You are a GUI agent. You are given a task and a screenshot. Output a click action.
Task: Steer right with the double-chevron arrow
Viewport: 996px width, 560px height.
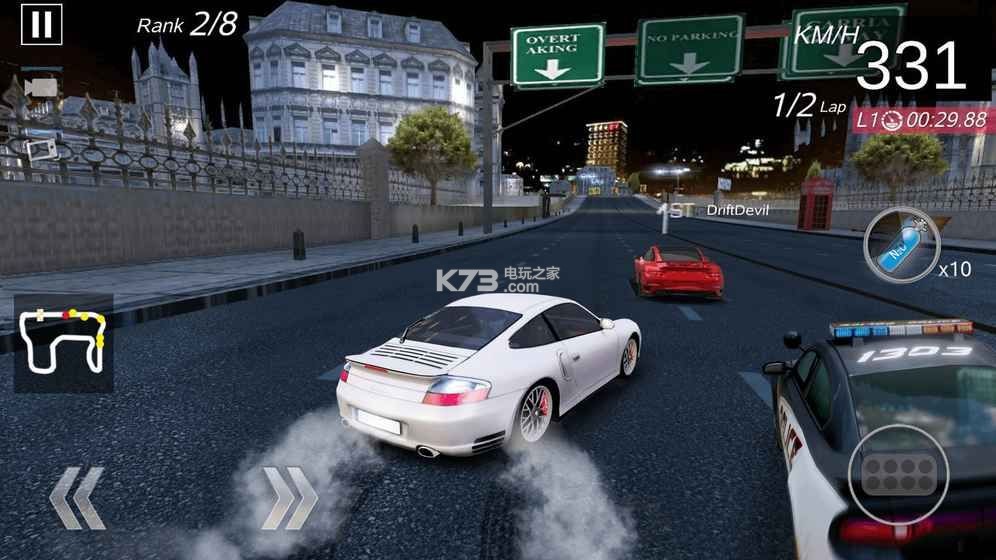point(289,497)
